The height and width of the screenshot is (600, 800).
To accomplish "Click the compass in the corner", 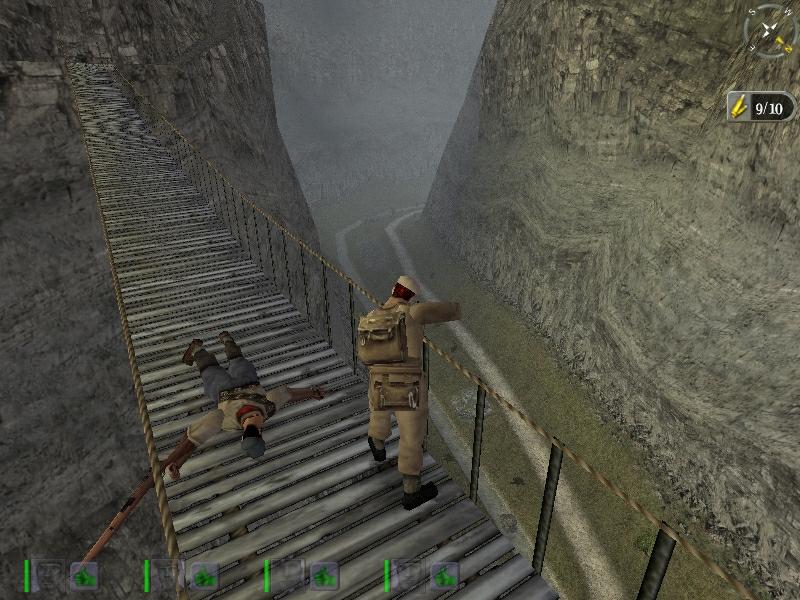I will click(770, 31).
